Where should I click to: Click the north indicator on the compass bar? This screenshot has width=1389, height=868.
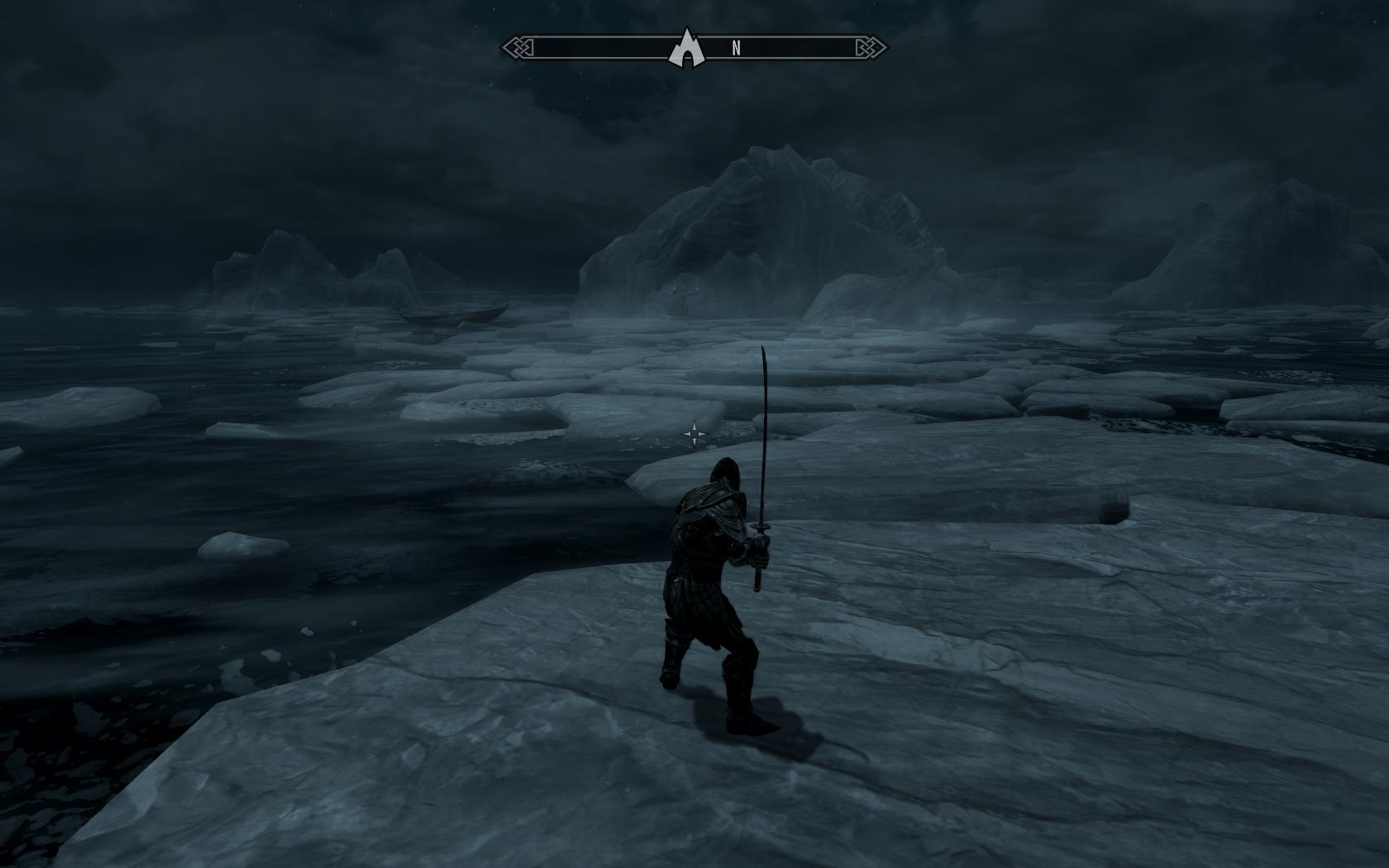736,49
